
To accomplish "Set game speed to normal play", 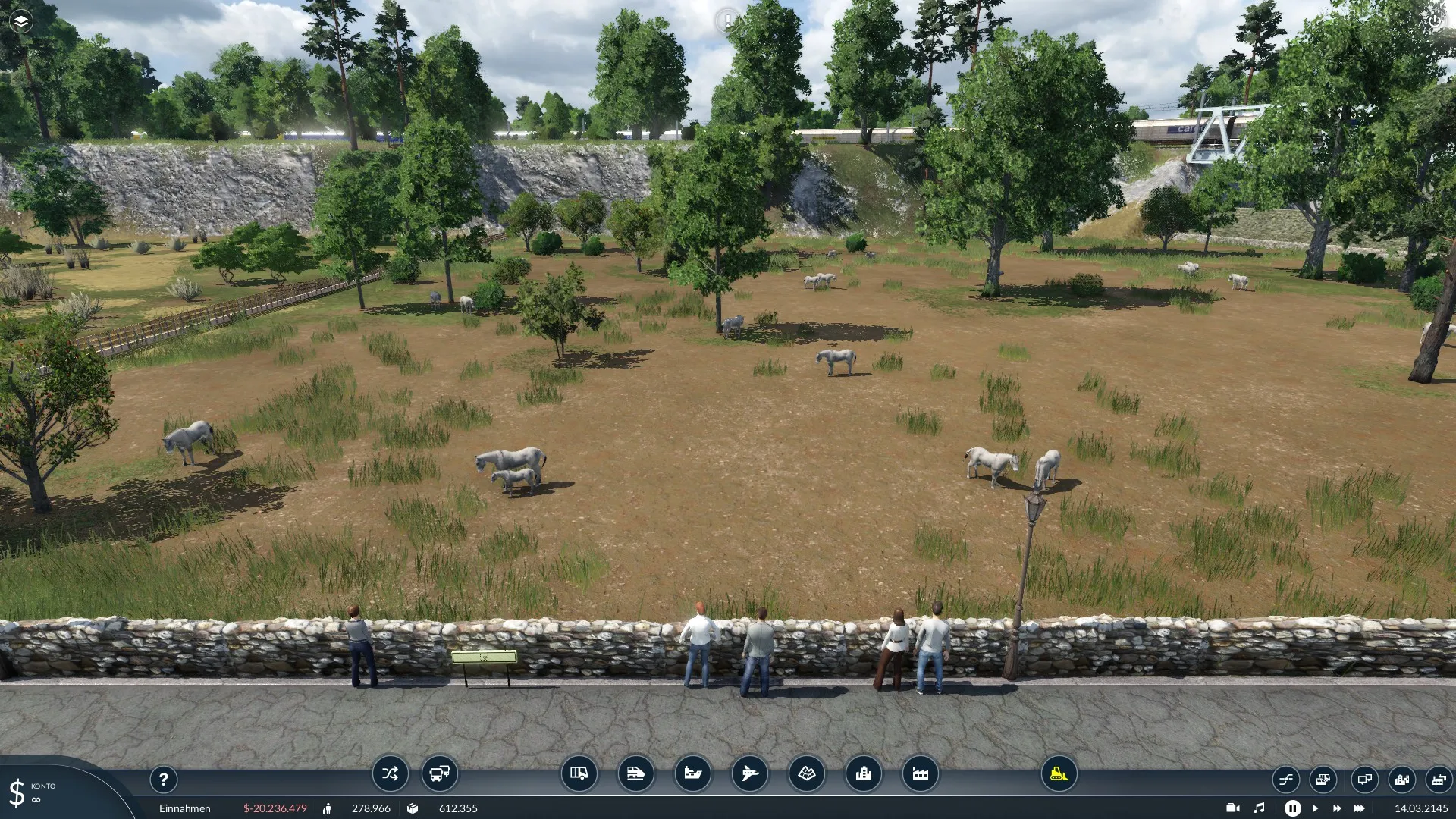I will pos(1315,808).
